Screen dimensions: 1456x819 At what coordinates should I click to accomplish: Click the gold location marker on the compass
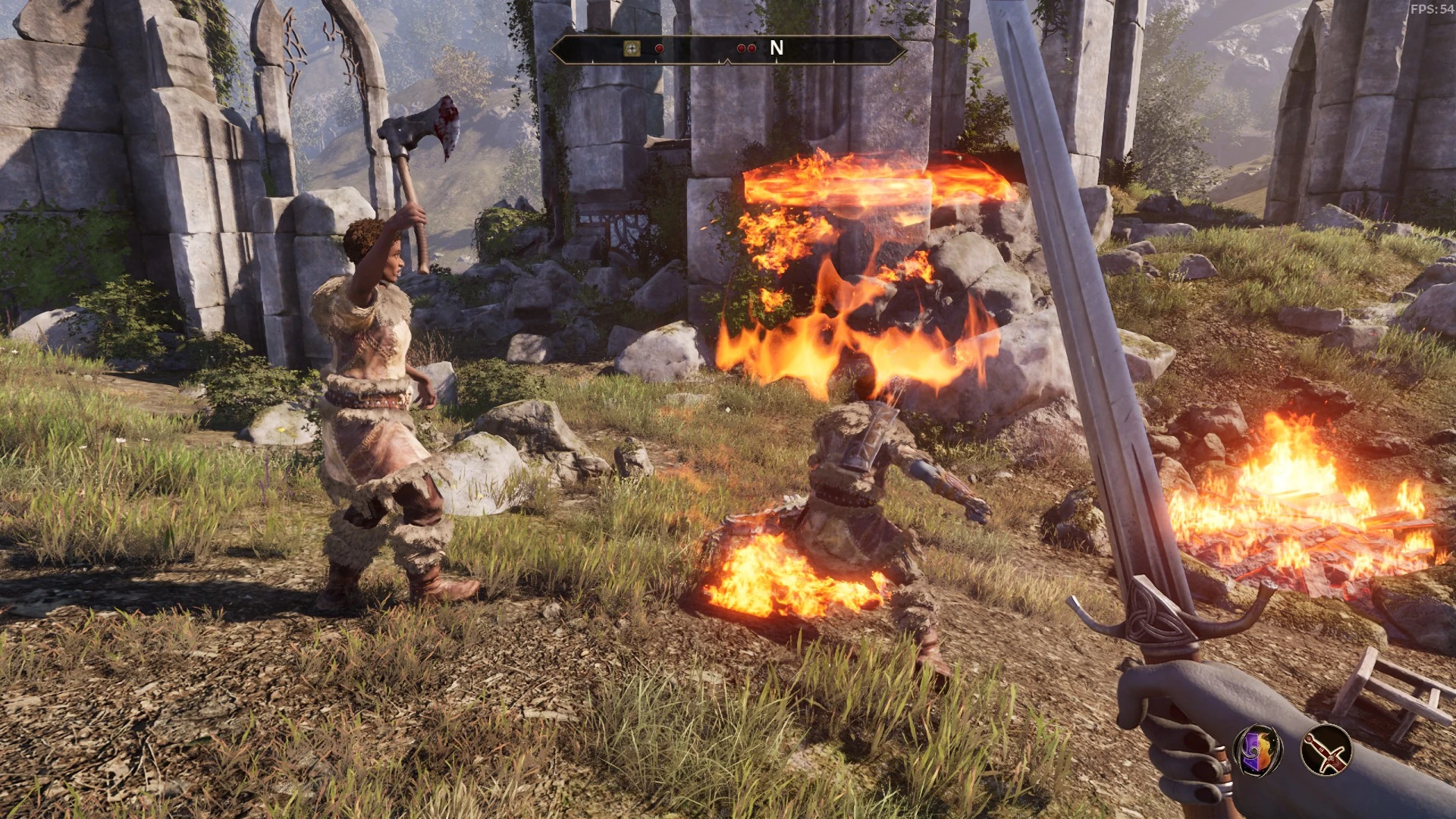click(x=632, y=49)
